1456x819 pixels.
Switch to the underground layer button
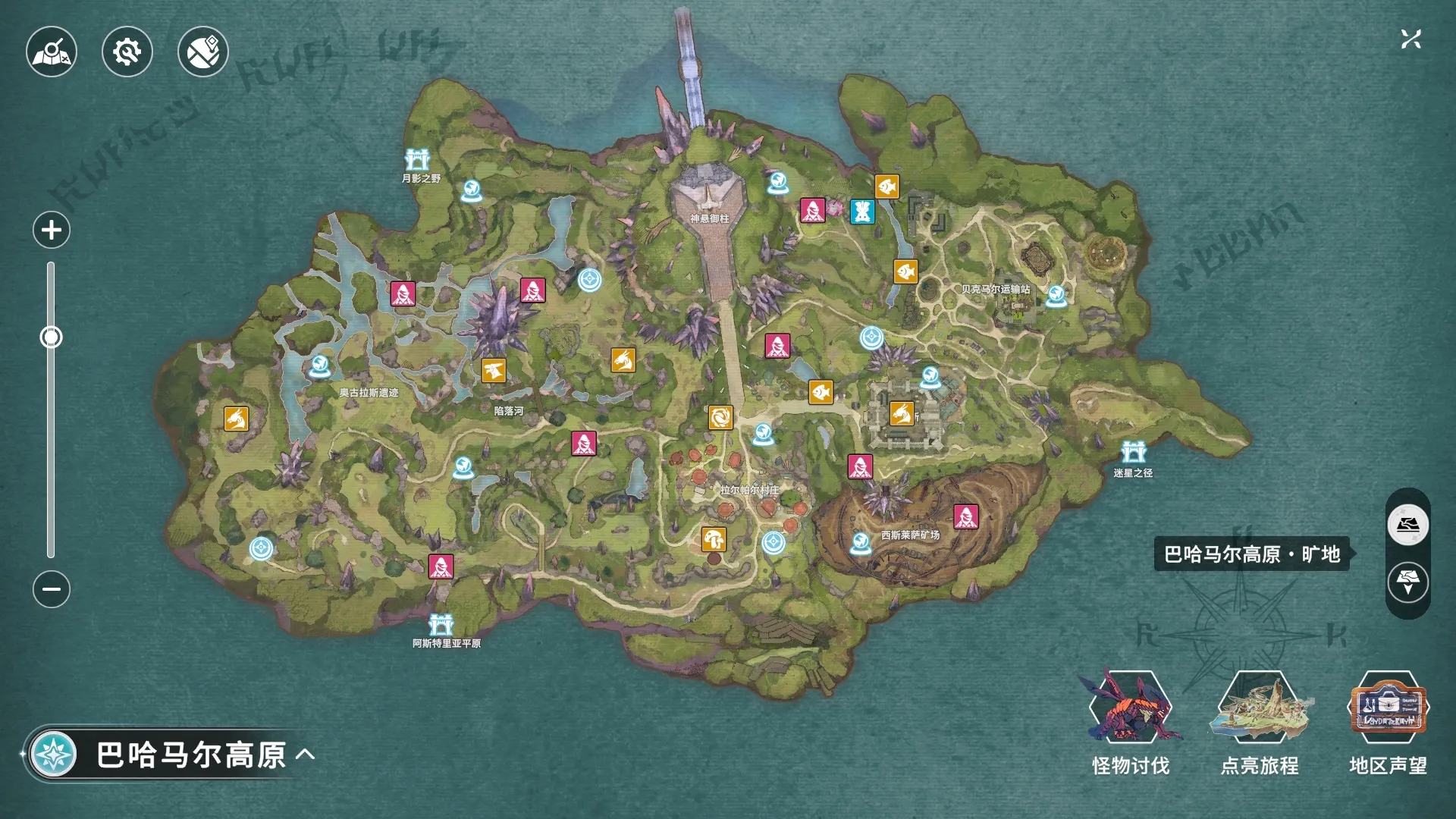[1407, 583]
